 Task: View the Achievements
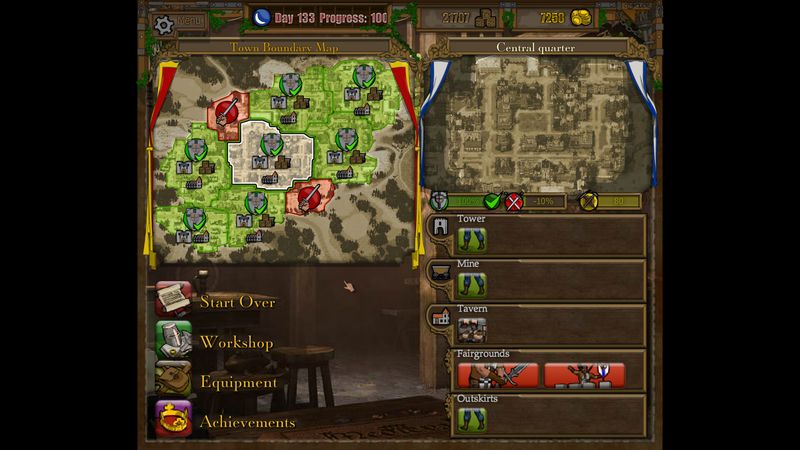click(x=247, y=421)
